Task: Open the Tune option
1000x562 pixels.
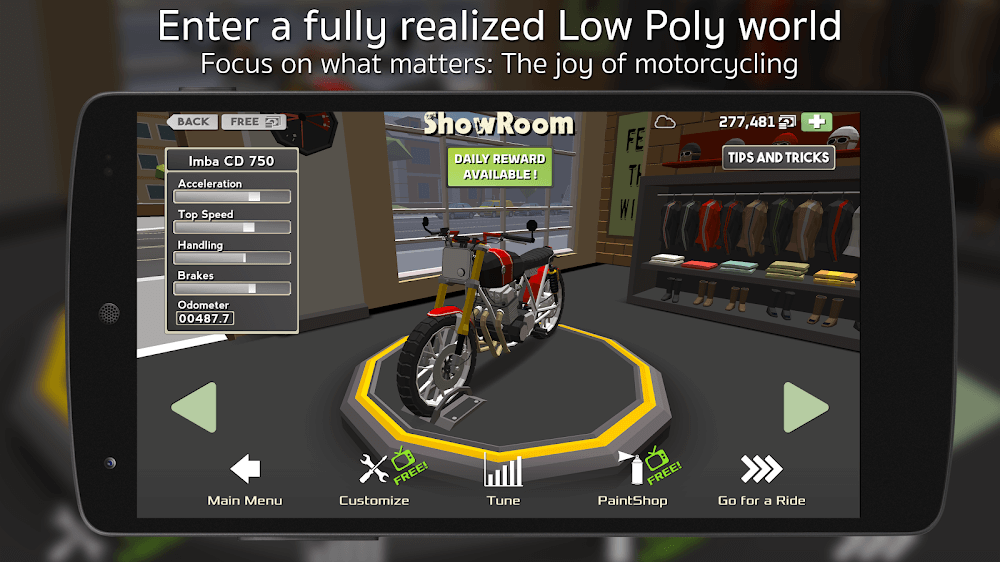Action: coord(503,479)
